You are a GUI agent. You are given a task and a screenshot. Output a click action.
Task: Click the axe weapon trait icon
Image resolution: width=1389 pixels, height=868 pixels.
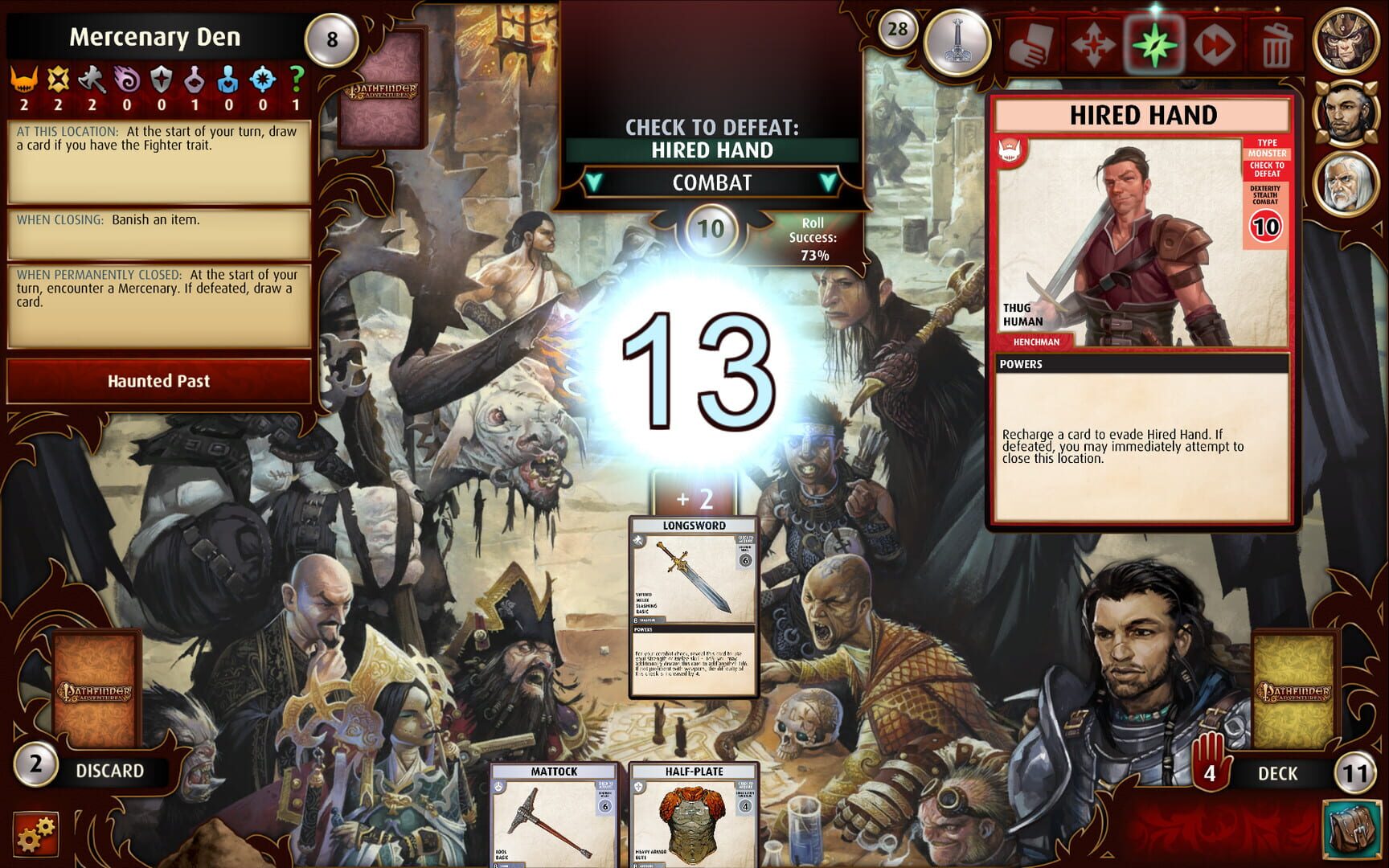(x=92, y=78)
